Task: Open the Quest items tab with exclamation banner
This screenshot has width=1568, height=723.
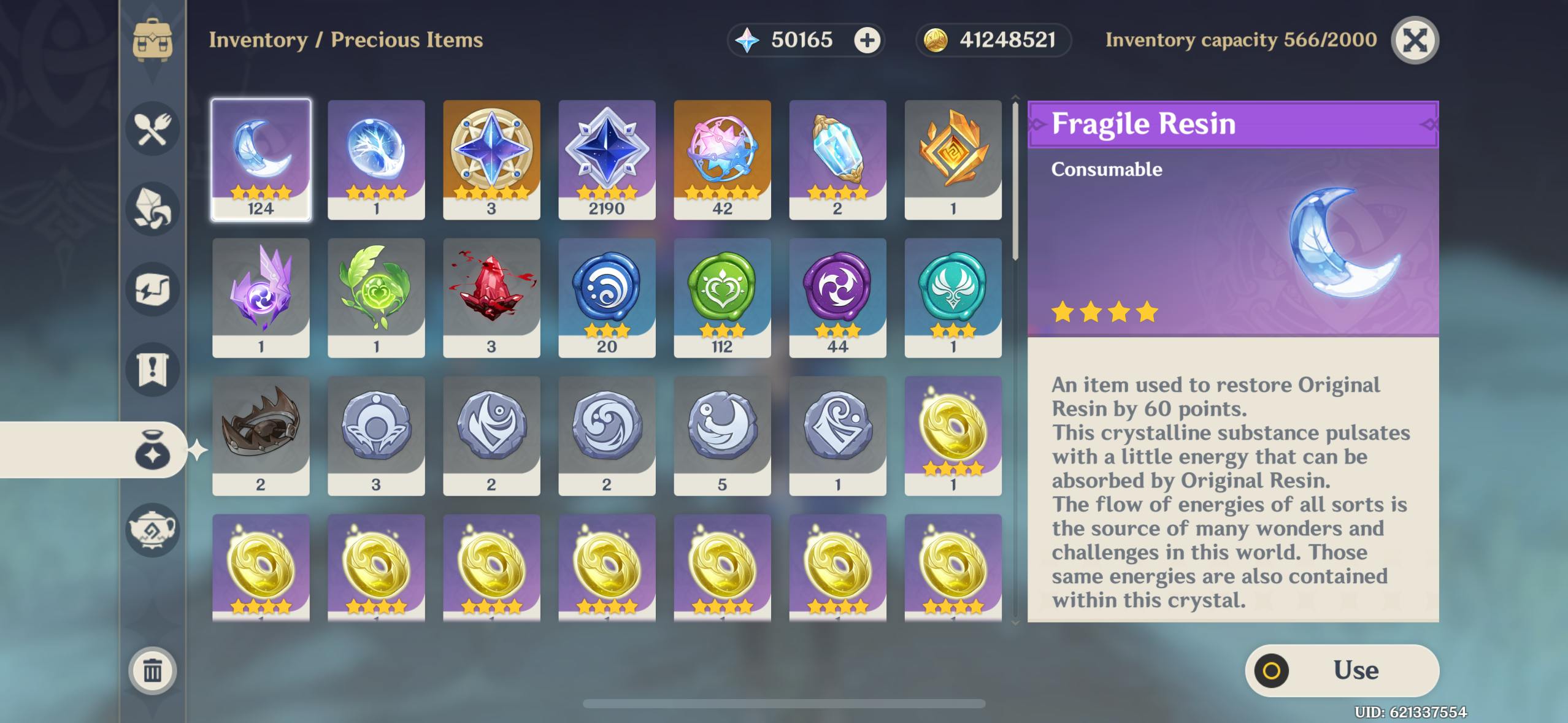Action: [x=152, y=370]
